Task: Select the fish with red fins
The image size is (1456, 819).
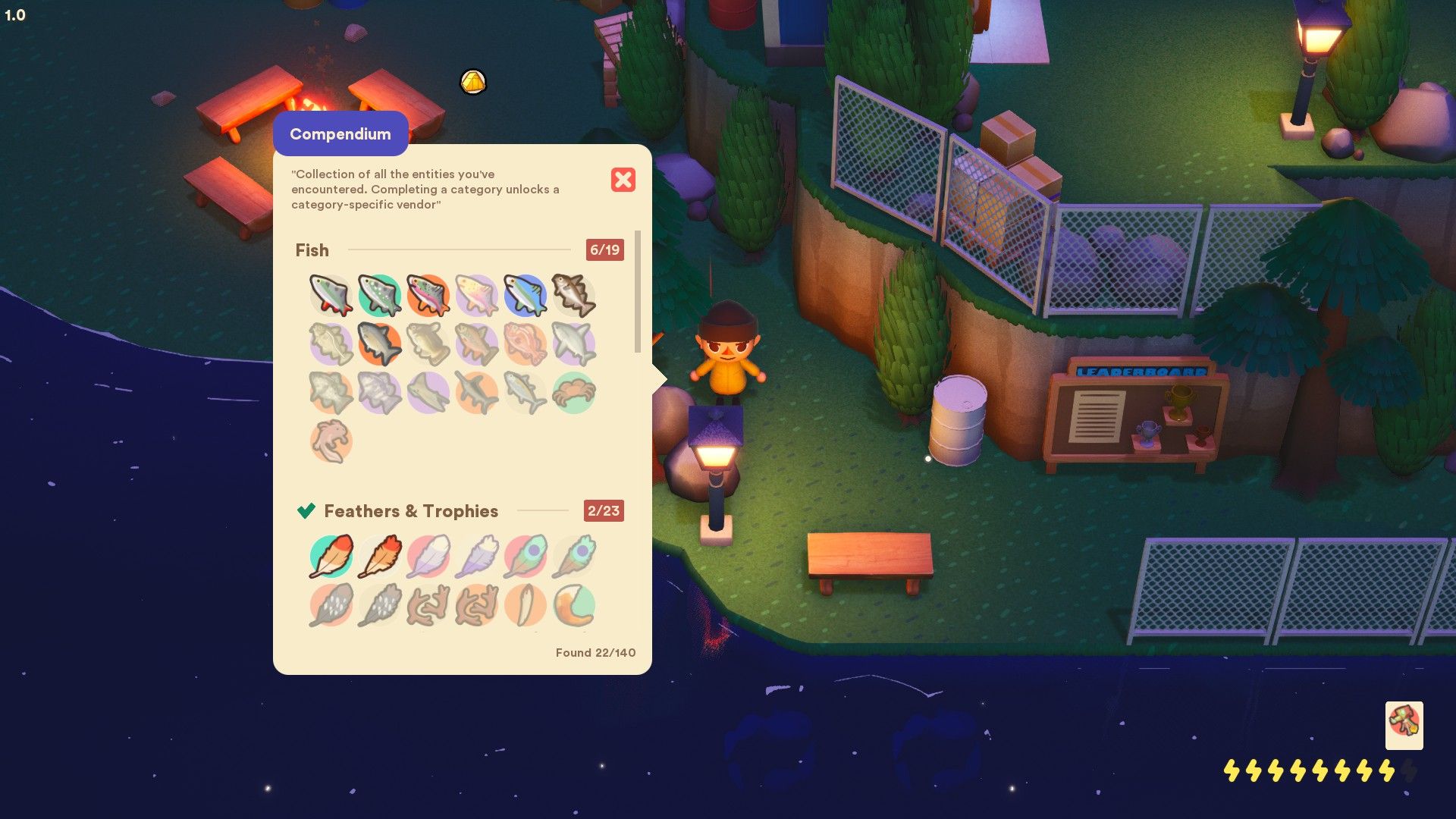Action: pyautogui.click(x=331, y=295)
